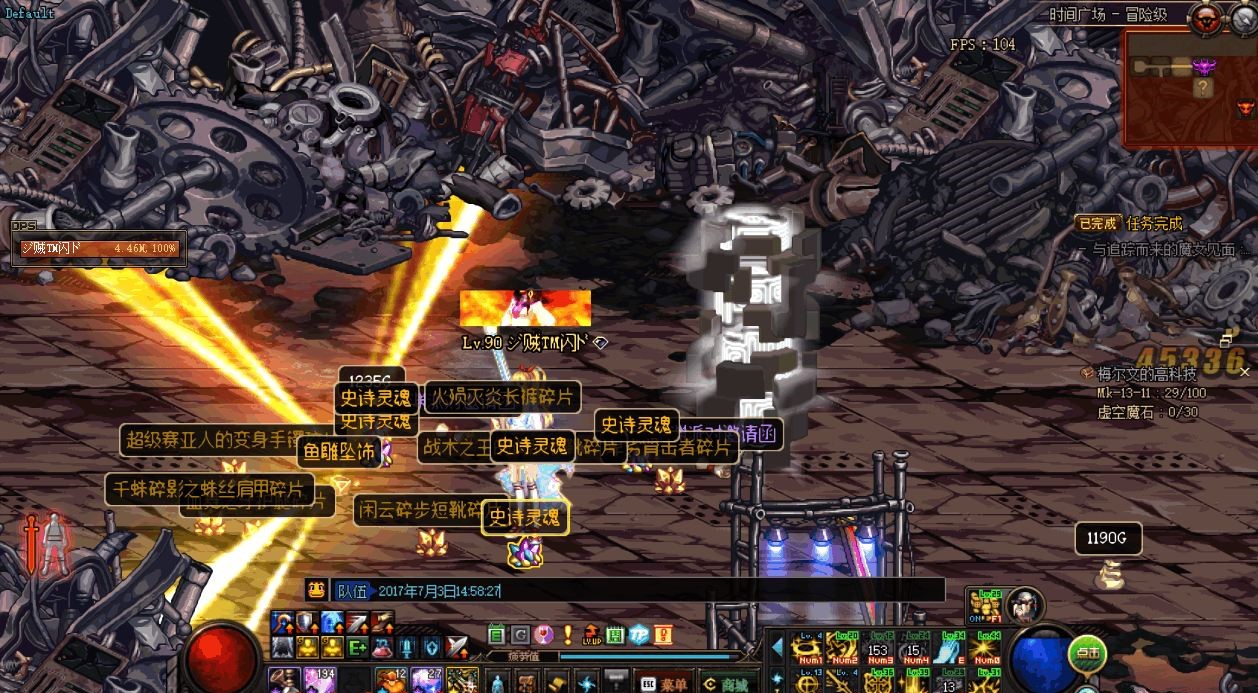Open the green calendar icon
Screen dimensions: 1258x693
(614, 634)
